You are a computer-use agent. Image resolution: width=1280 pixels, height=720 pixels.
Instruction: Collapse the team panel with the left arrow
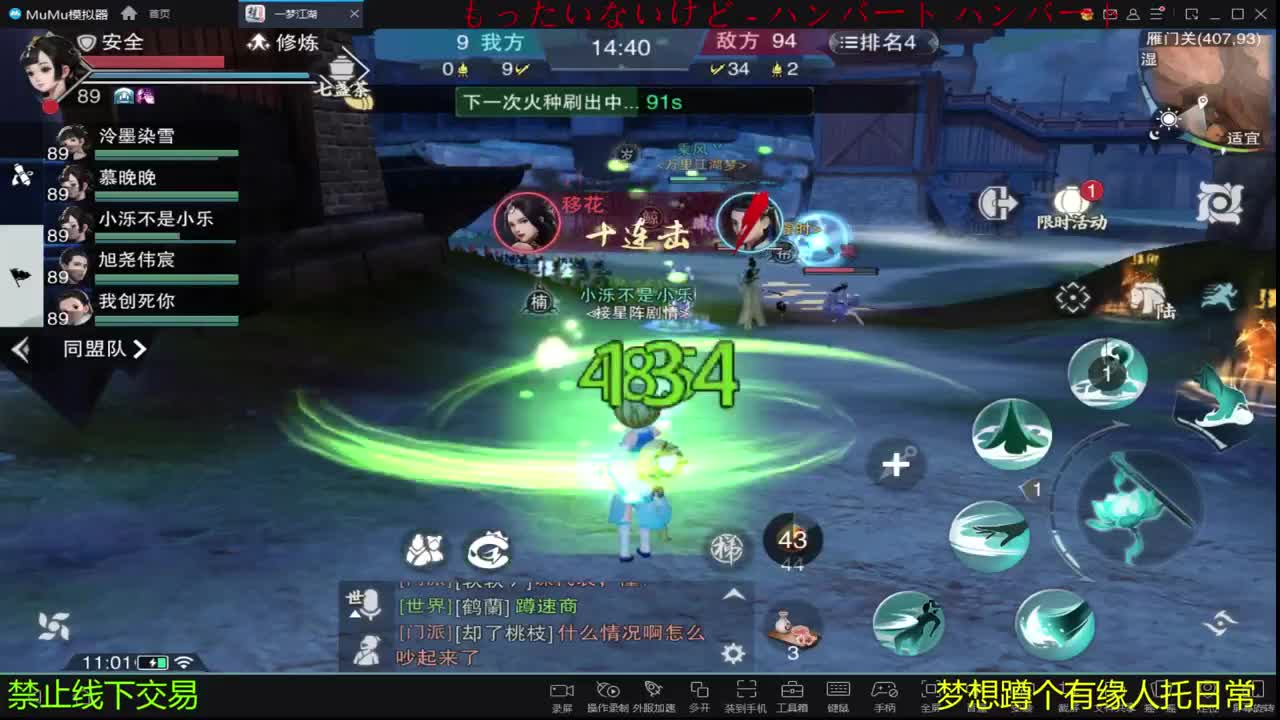(21, 350)
